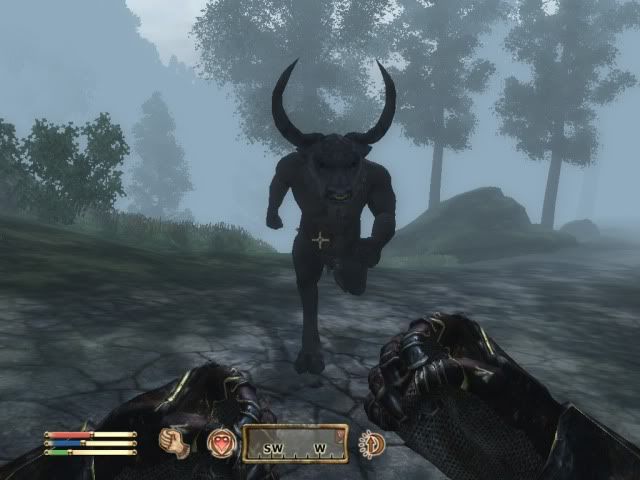Select the heart spell icon
This screenshot has height=480, width=640.
(x=220, y=442)
